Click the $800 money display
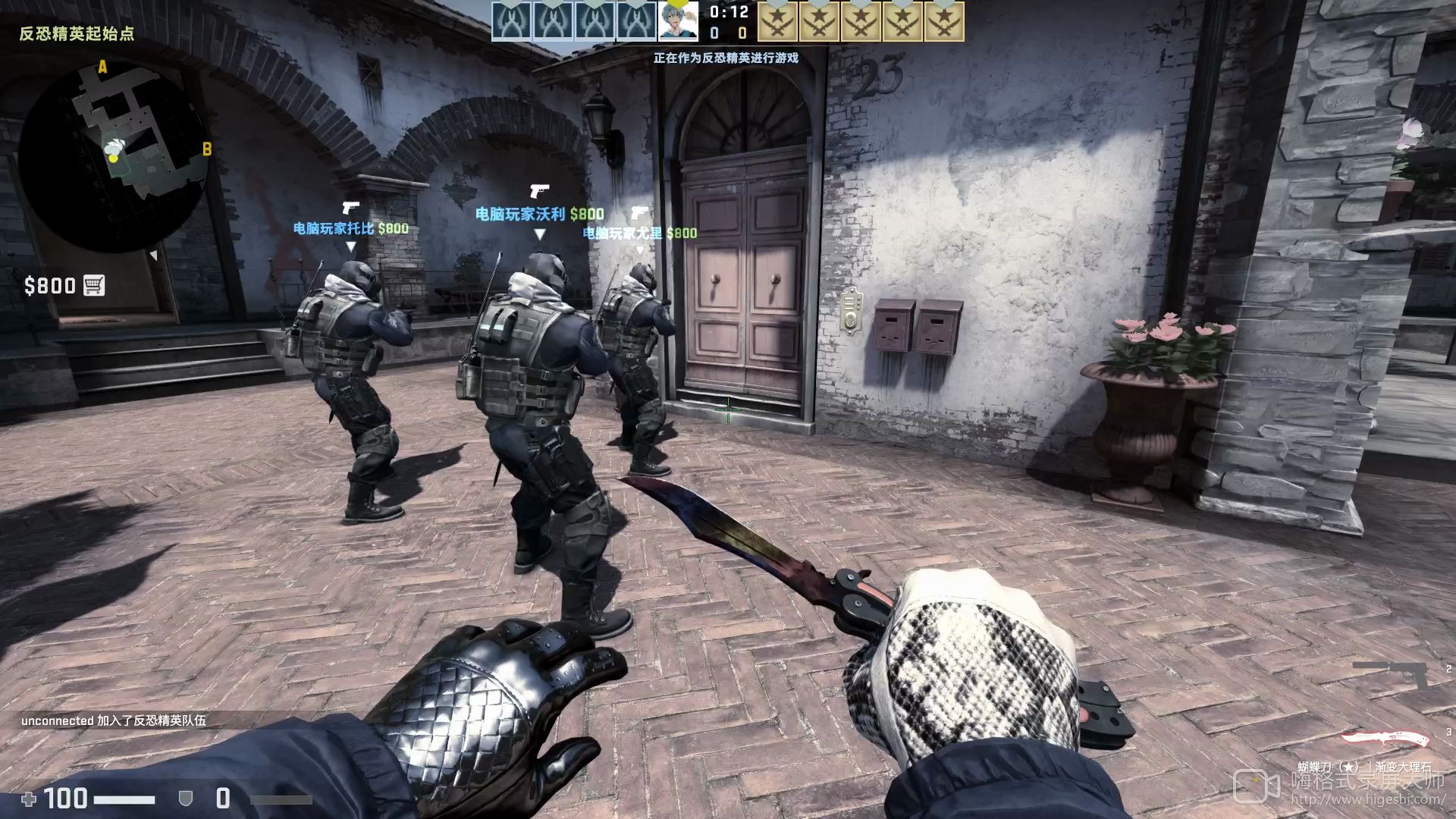Screen dimensions: 1456x819 (x=49, y=286)
